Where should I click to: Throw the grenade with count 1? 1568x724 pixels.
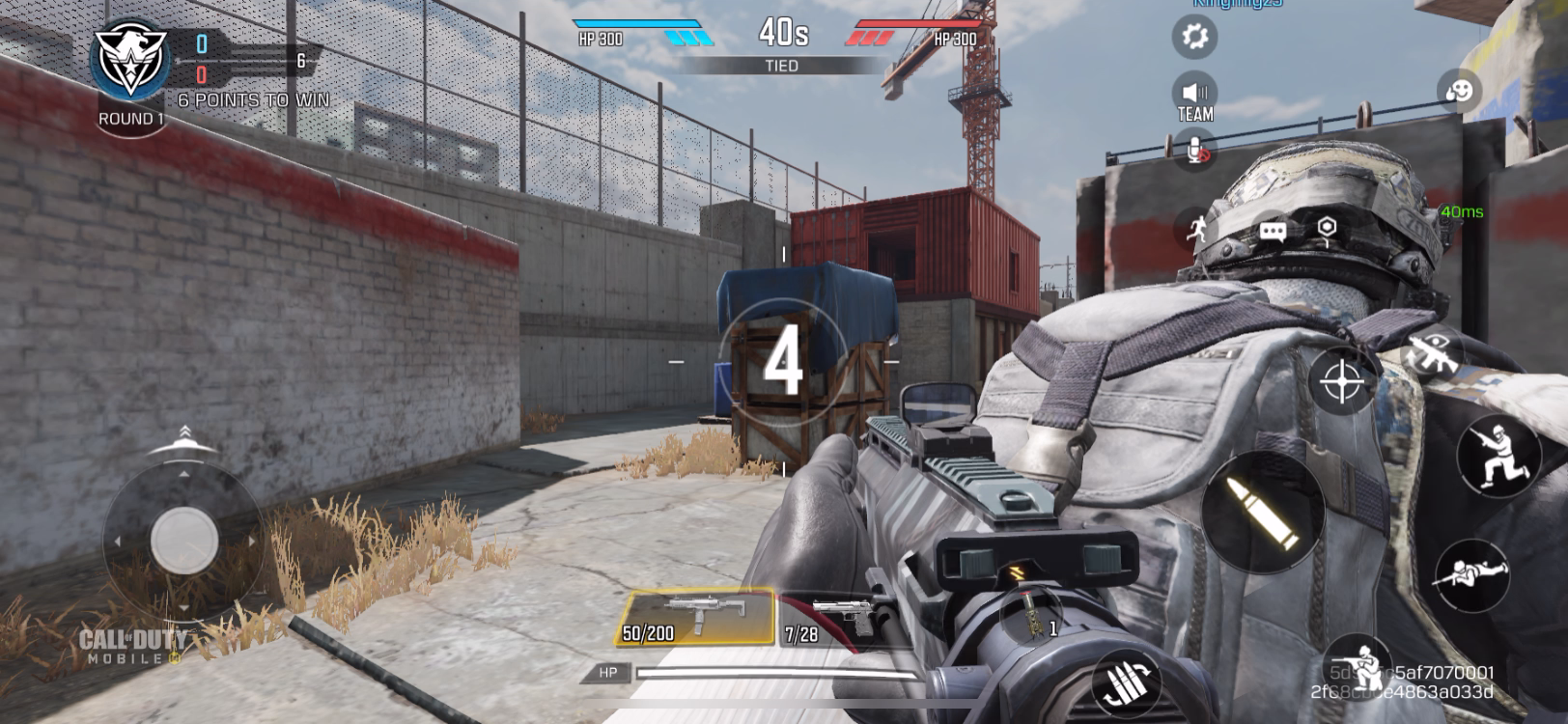pyautogui.click(x=1031, y=615)
